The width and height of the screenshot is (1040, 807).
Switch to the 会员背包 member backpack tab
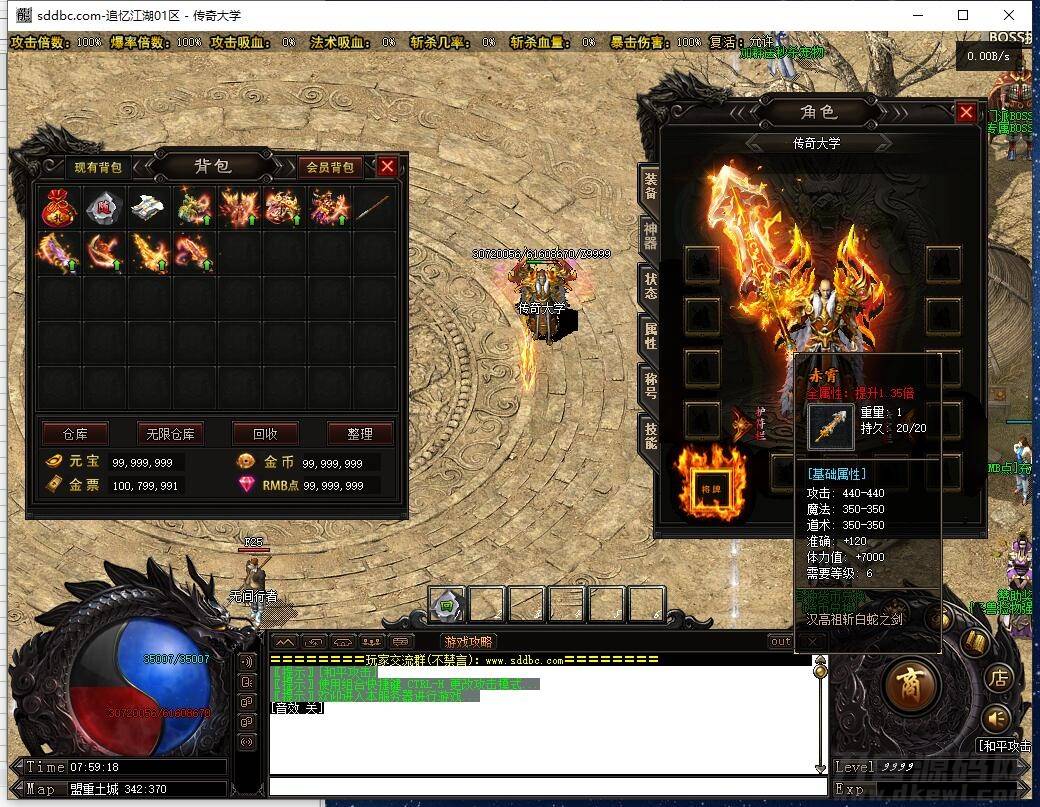coord(329,168)
